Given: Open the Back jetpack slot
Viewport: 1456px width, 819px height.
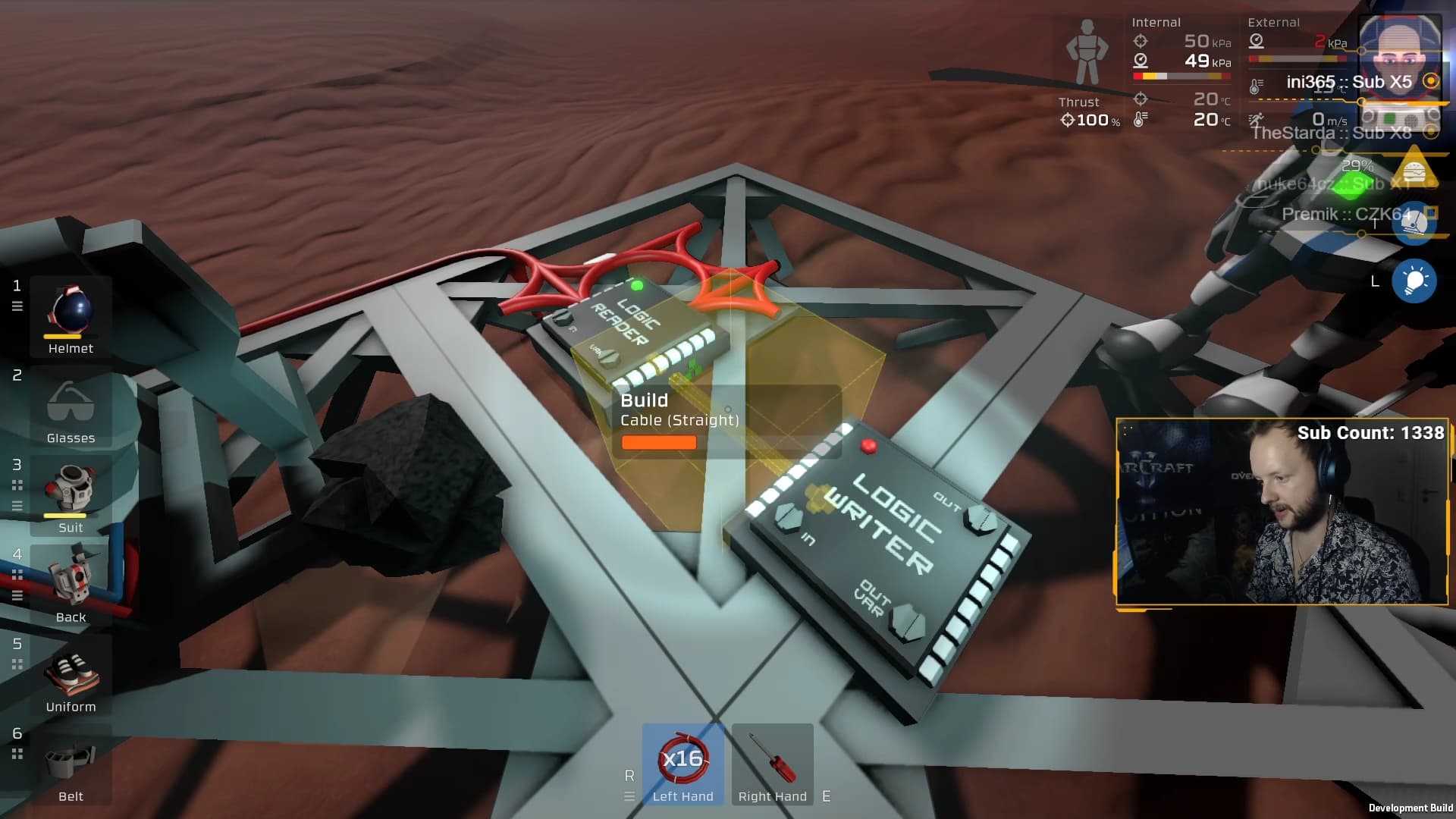Looking at the screenshot, I should (71, 585).
